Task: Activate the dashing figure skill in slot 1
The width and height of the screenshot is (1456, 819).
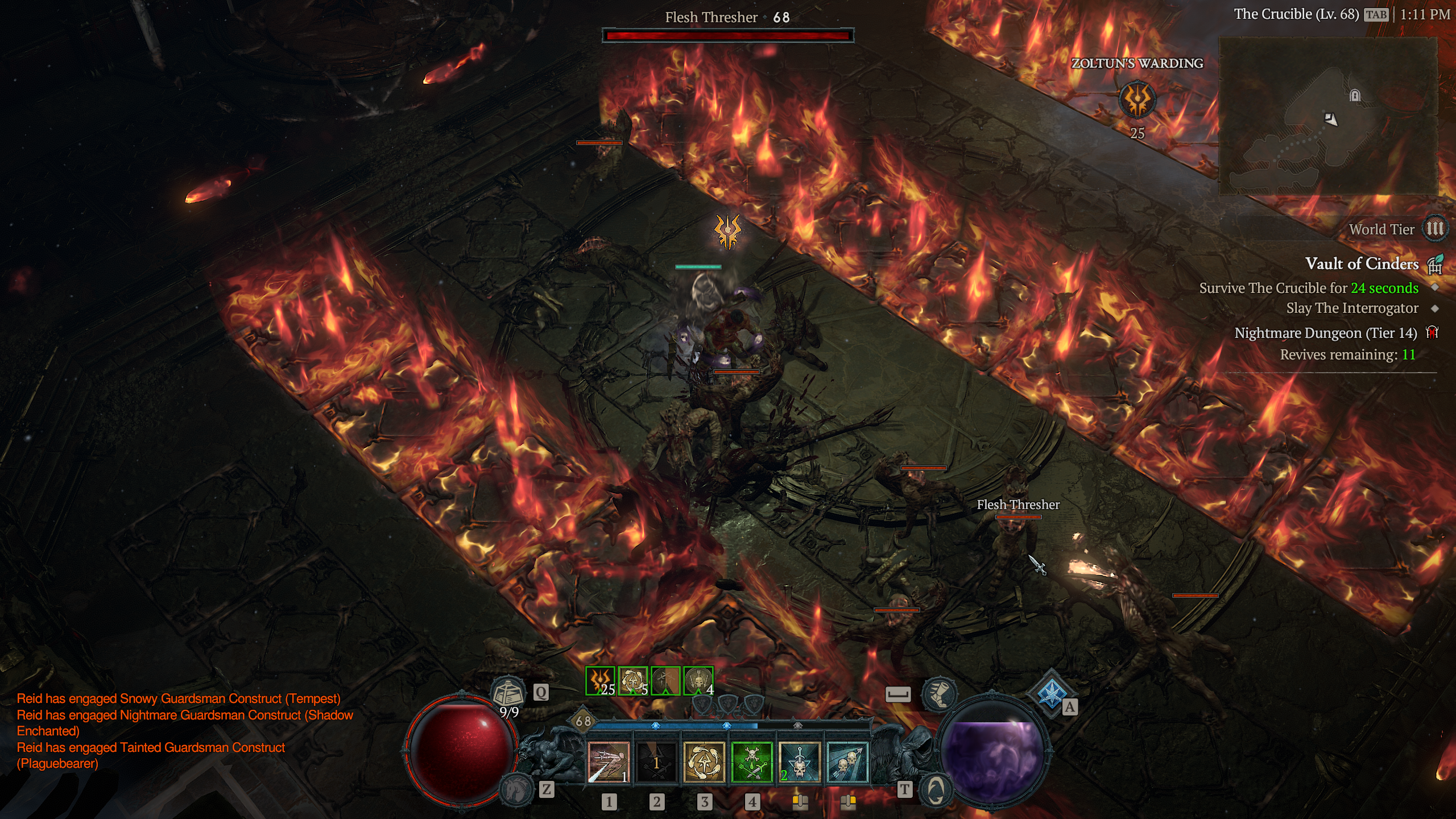Action: pos(609,763)
